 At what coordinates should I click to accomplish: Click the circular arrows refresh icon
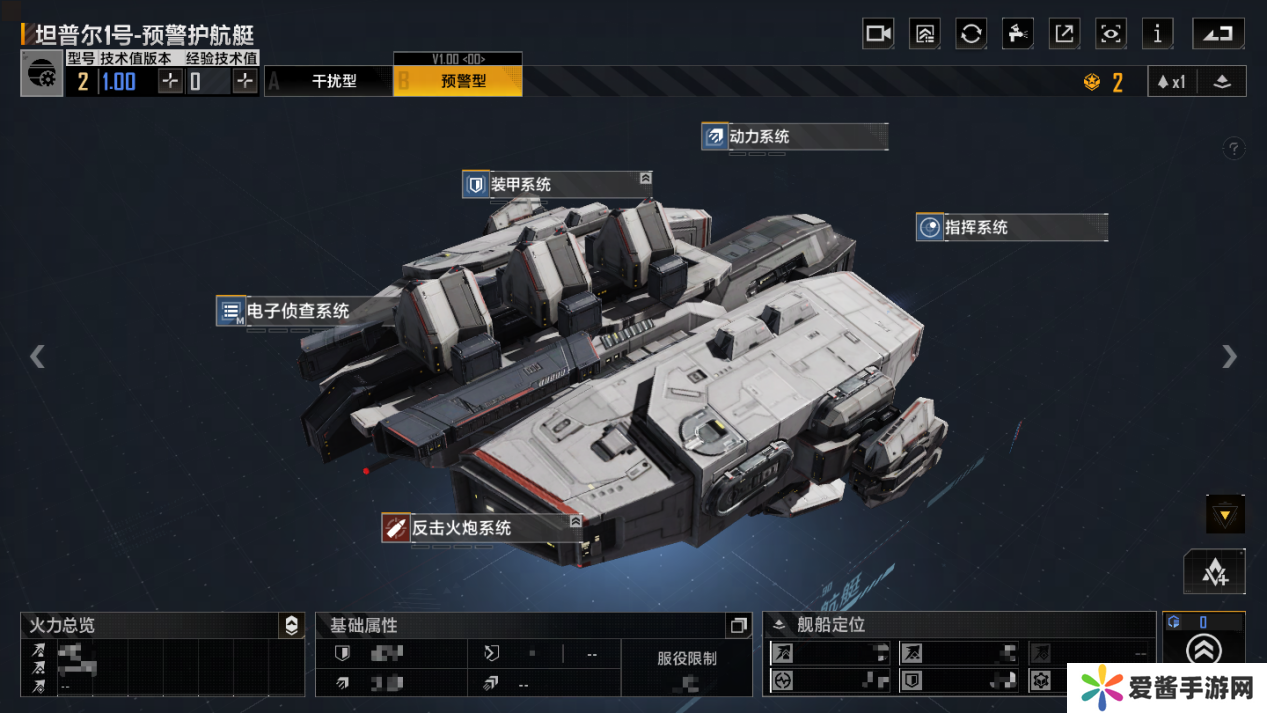click(971, 33)
